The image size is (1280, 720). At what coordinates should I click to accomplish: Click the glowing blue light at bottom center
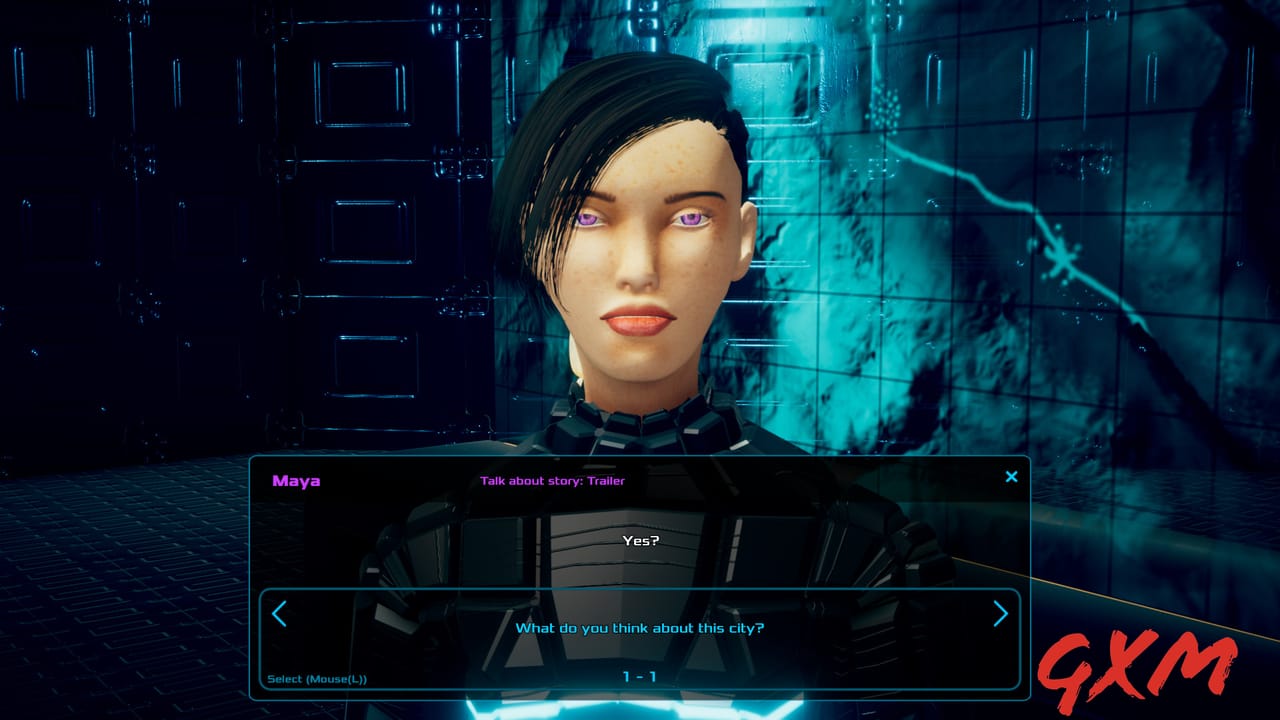(x=640, y=710)
